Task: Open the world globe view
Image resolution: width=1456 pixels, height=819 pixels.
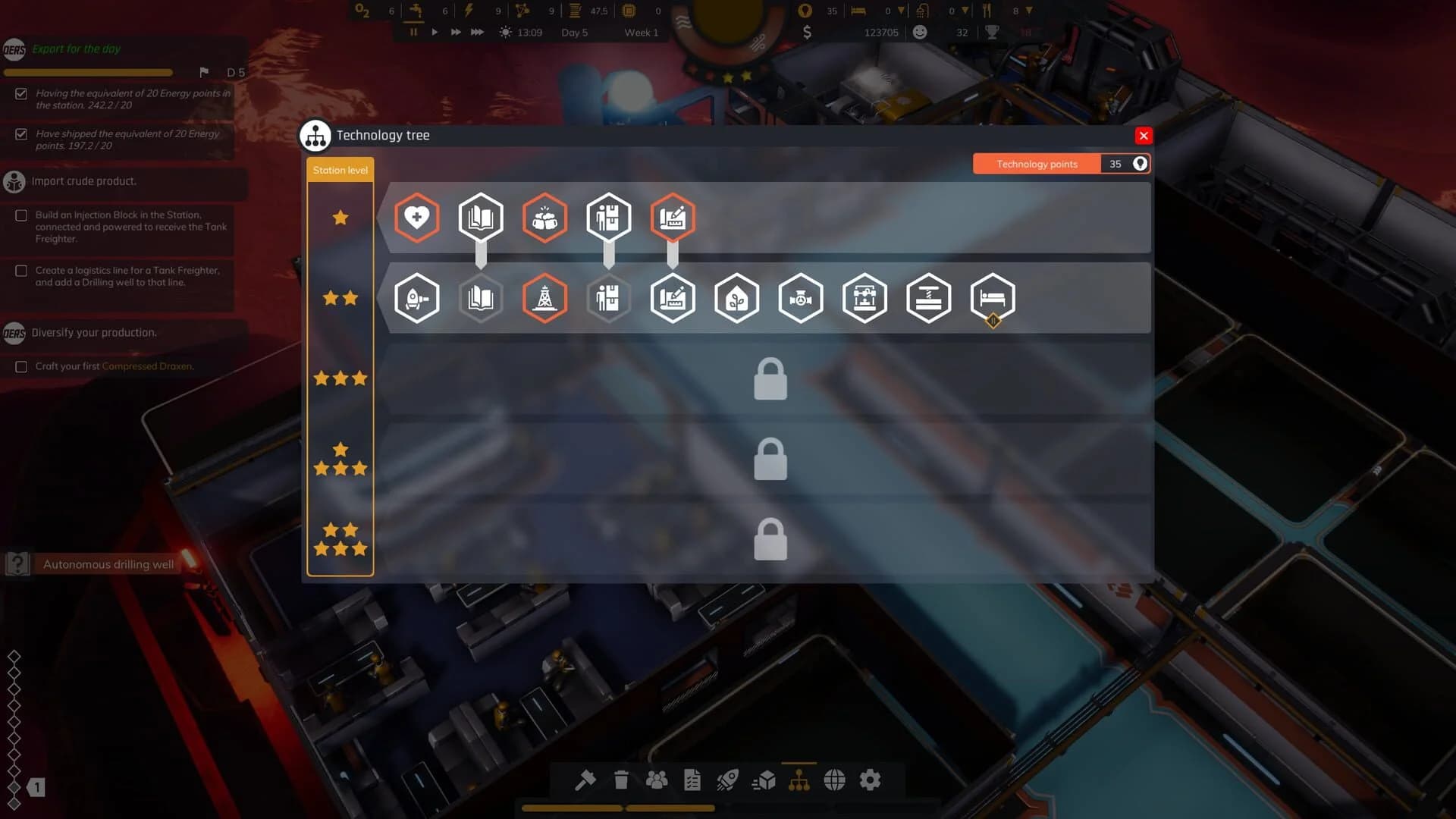Action: coord(835,780)
